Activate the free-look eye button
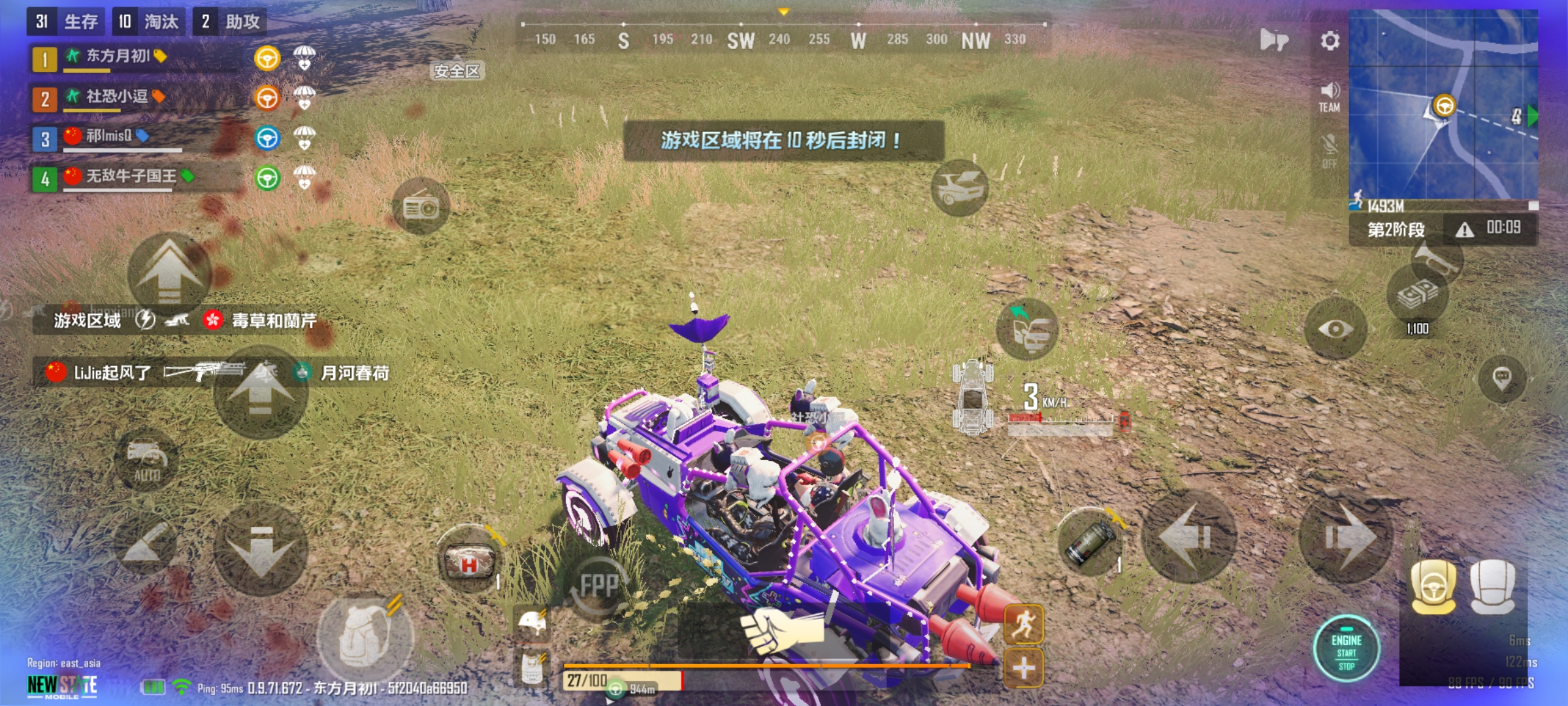1568x706 pixels. point(1335,328)
